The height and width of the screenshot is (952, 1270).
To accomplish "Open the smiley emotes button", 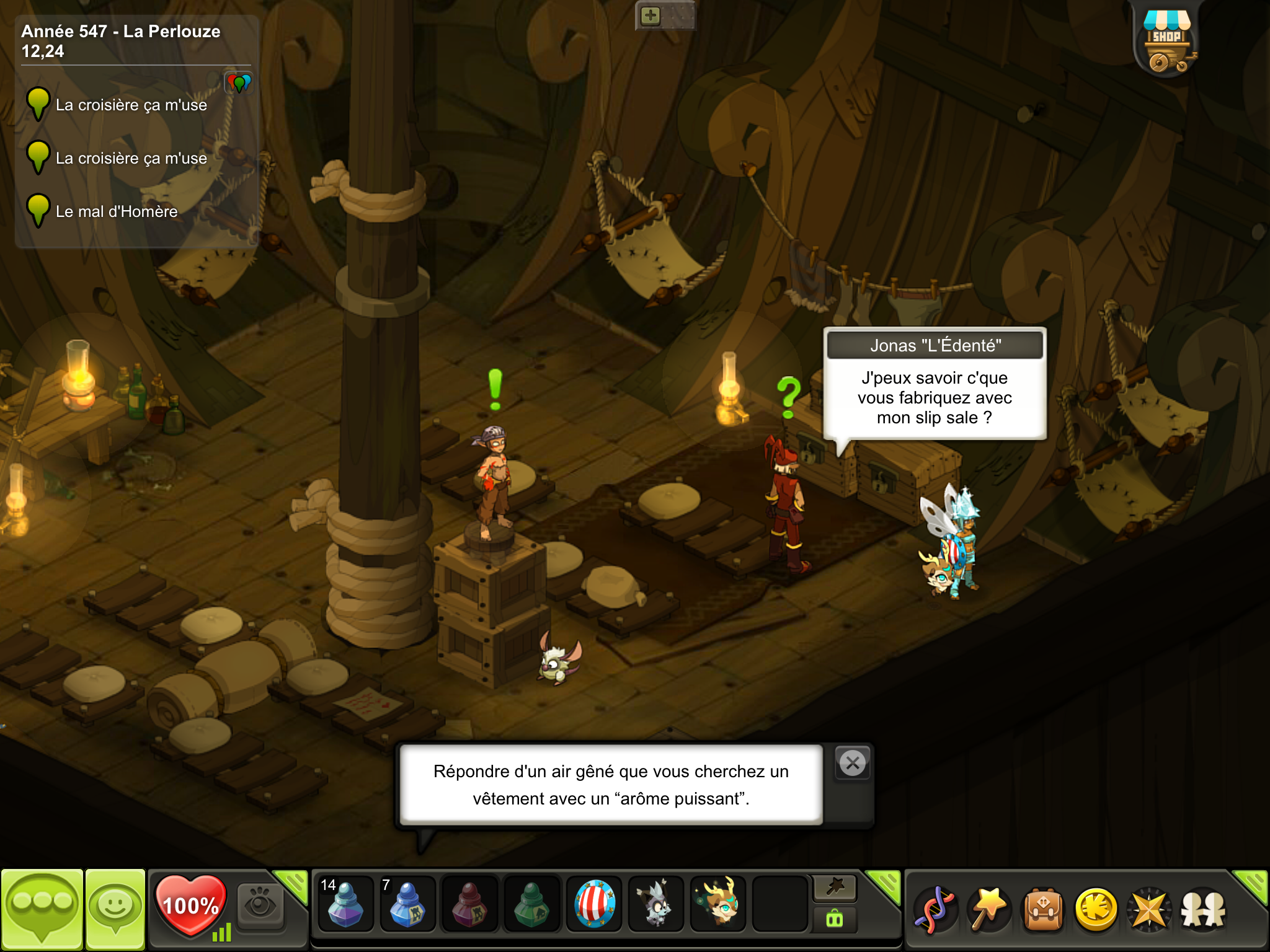I will tap(115, 909).
